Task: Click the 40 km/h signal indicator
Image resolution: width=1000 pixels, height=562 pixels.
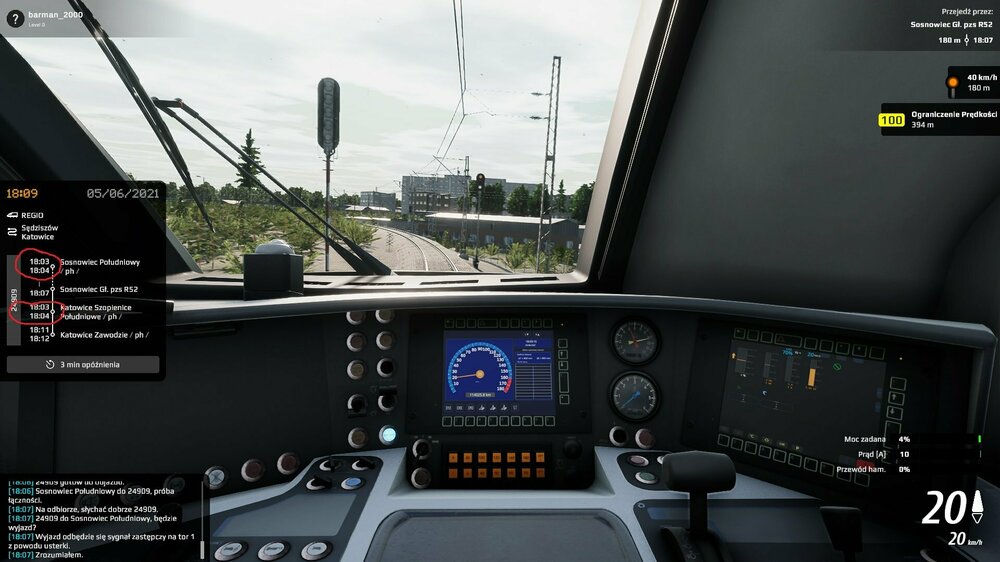Action: tap(972, 82)
